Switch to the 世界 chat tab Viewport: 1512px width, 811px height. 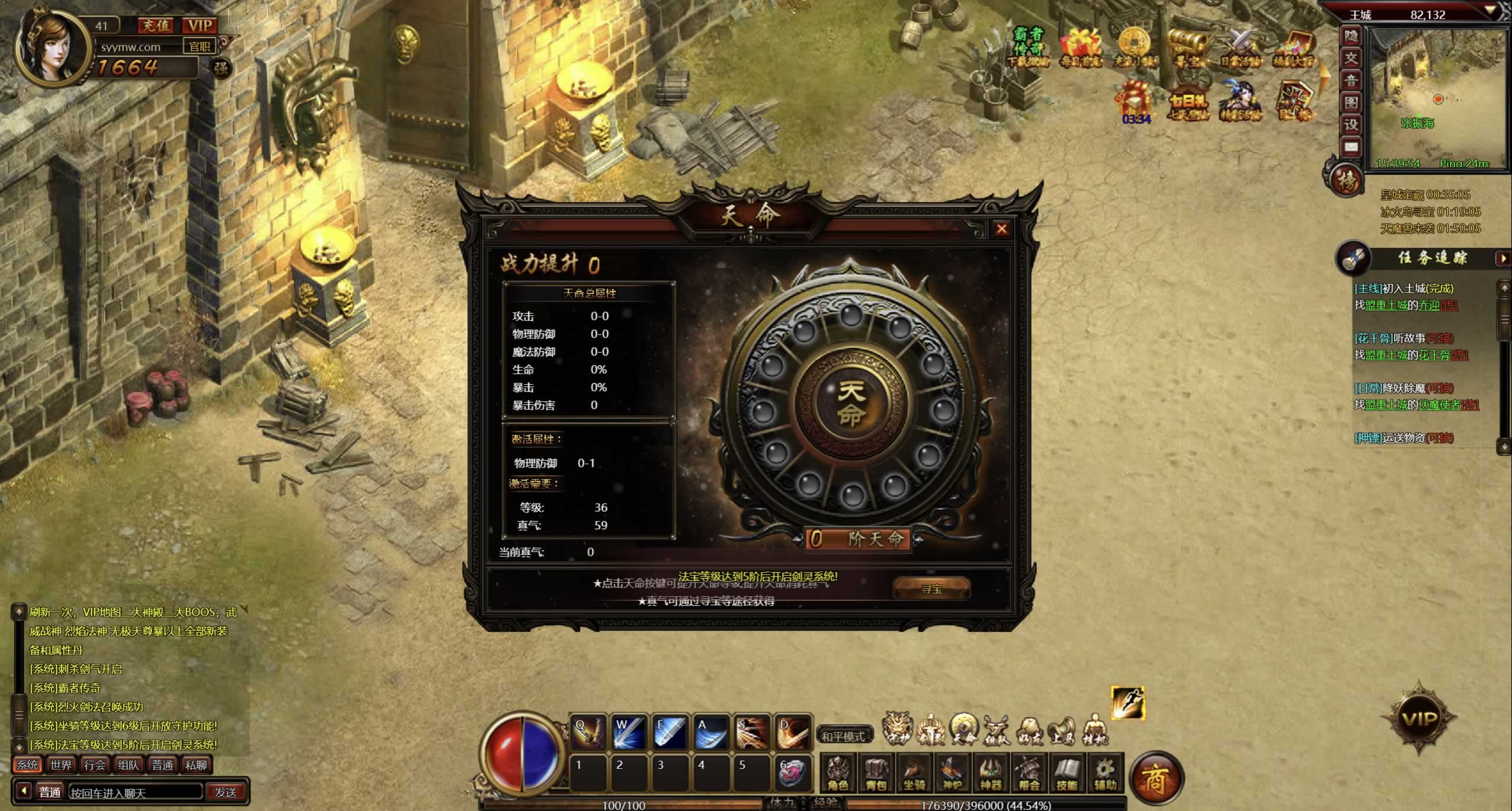[61, 765]
